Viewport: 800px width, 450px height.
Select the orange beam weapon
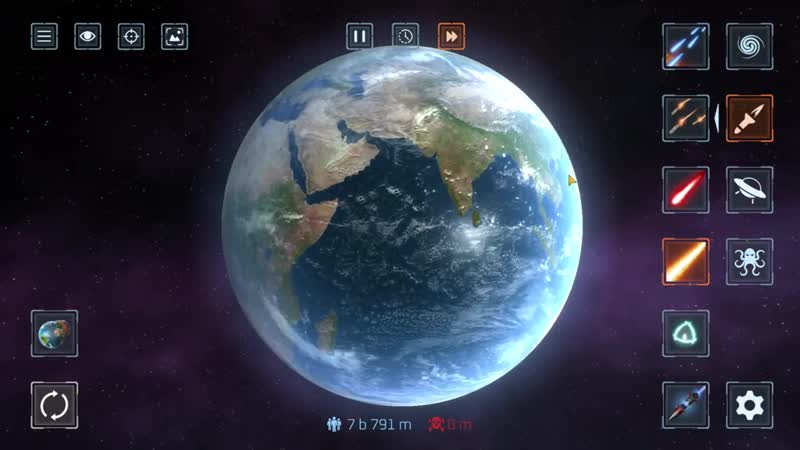686,261
